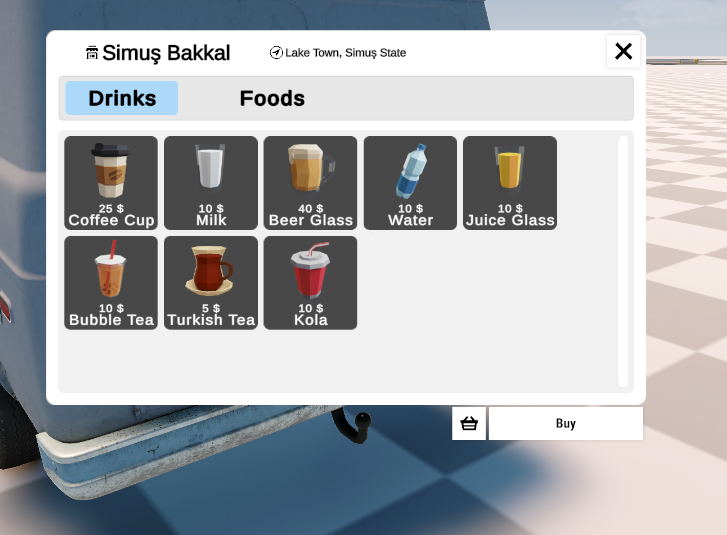
Task: Choose the Kola drink
Action: click(x=310, y=283)
